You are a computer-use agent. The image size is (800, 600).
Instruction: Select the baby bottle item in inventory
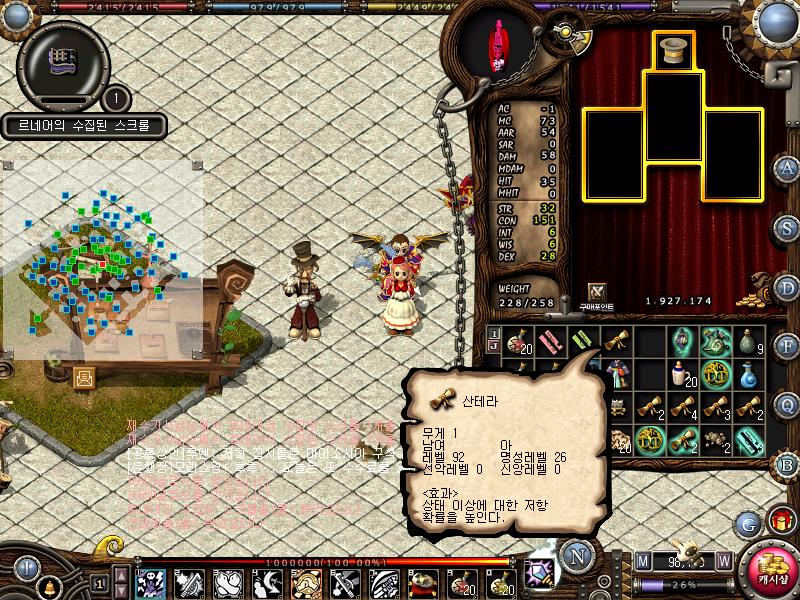[x=682, y=375]
